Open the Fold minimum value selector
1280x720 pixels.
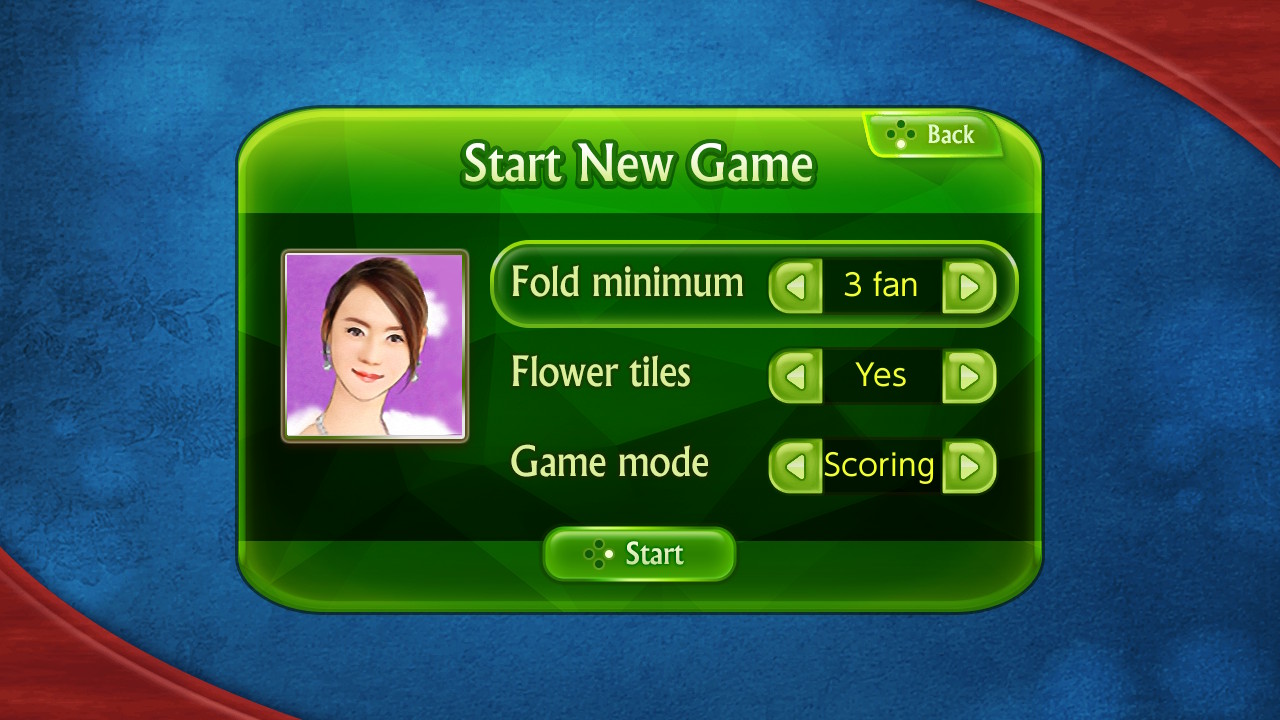pos(880,284)
